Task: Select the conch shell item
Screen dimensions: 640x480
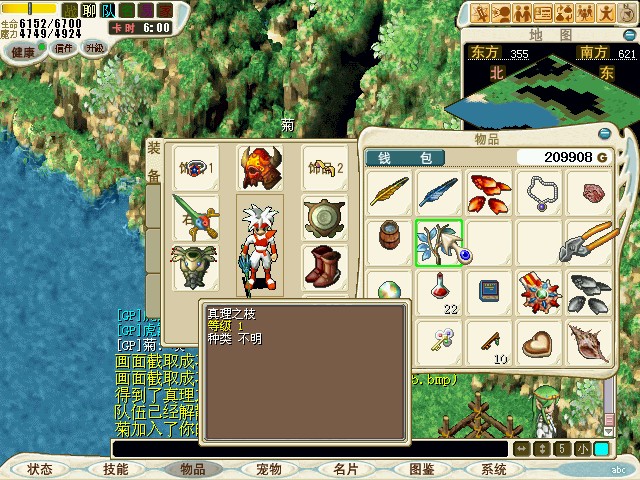Action: point(587,341)
